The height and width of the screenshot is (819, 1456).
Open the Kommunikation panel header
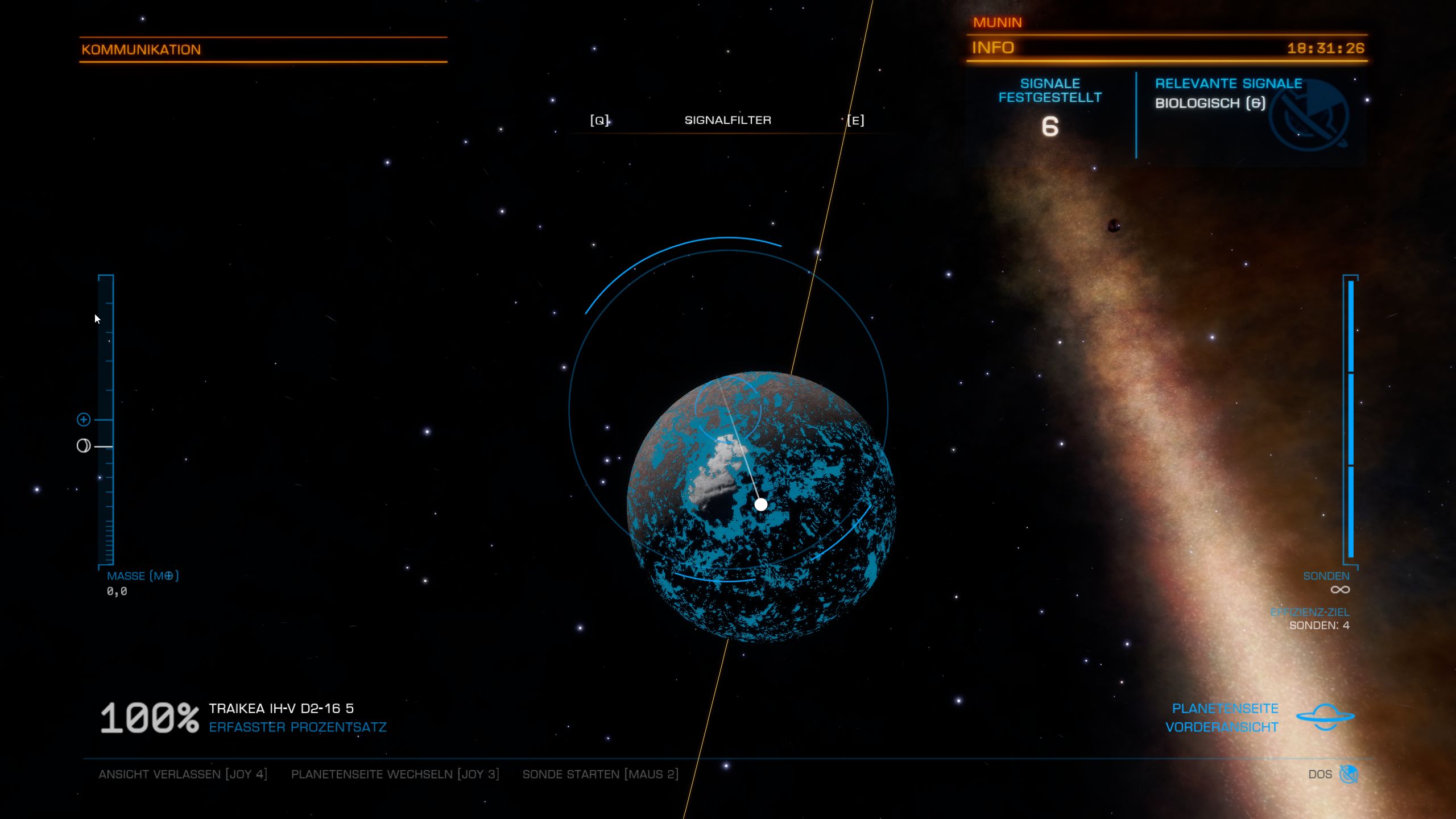[141, 49]
